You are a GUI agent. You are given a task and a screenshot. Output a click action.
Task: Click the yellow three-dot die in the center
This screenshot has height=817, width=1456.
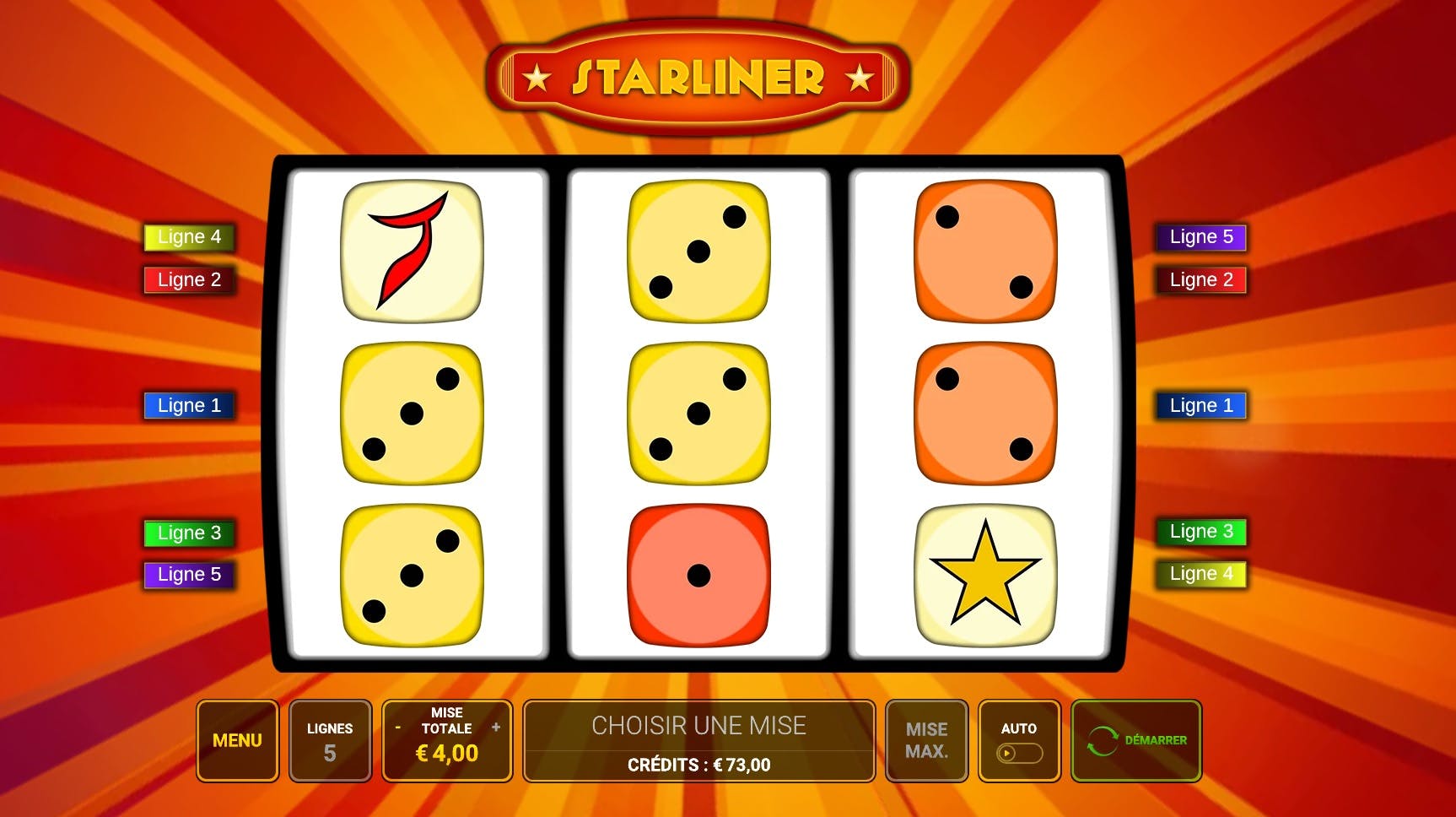click(698, 412)
